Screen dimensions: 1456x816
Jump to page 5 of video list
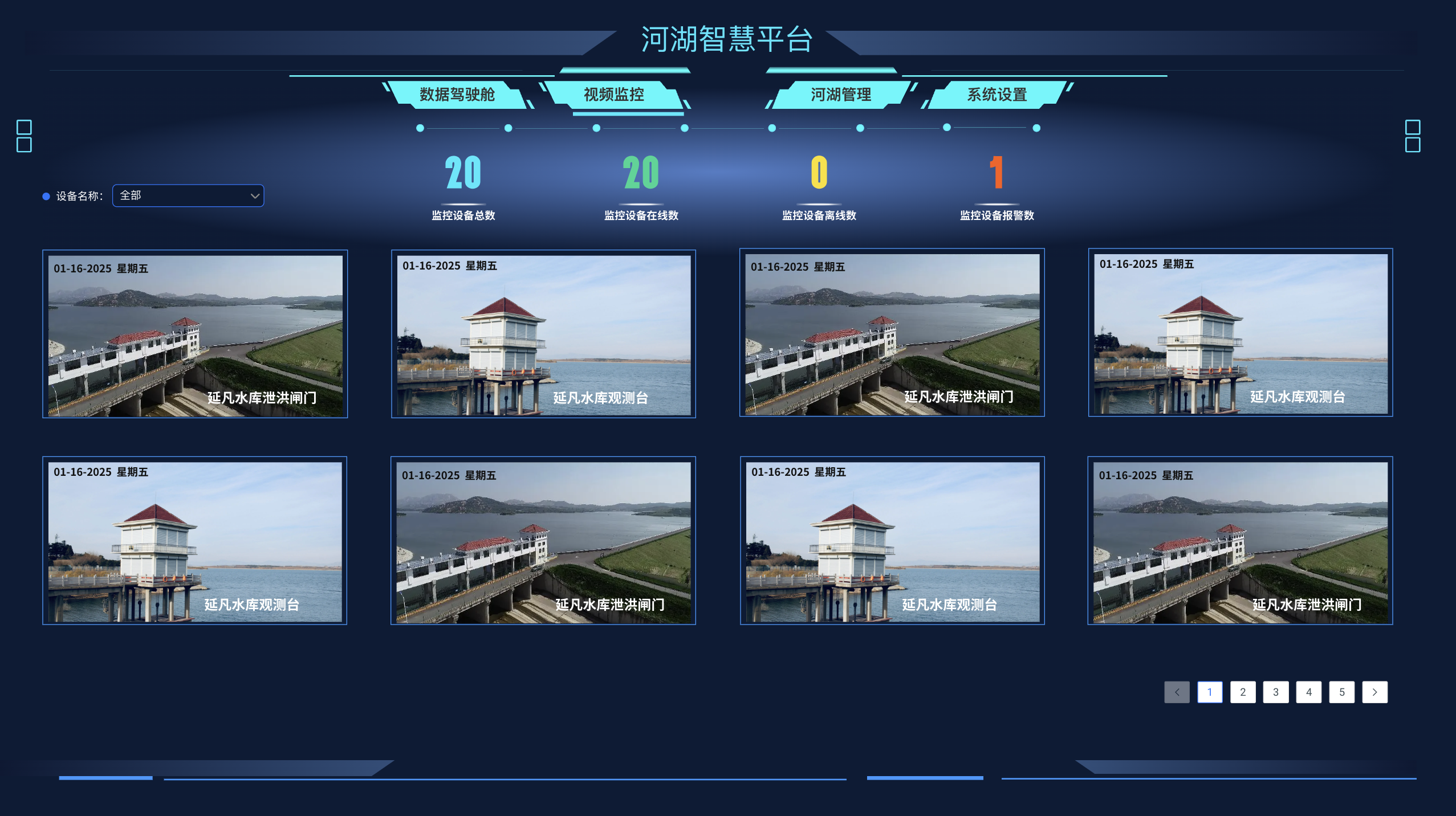[1343, 692]
